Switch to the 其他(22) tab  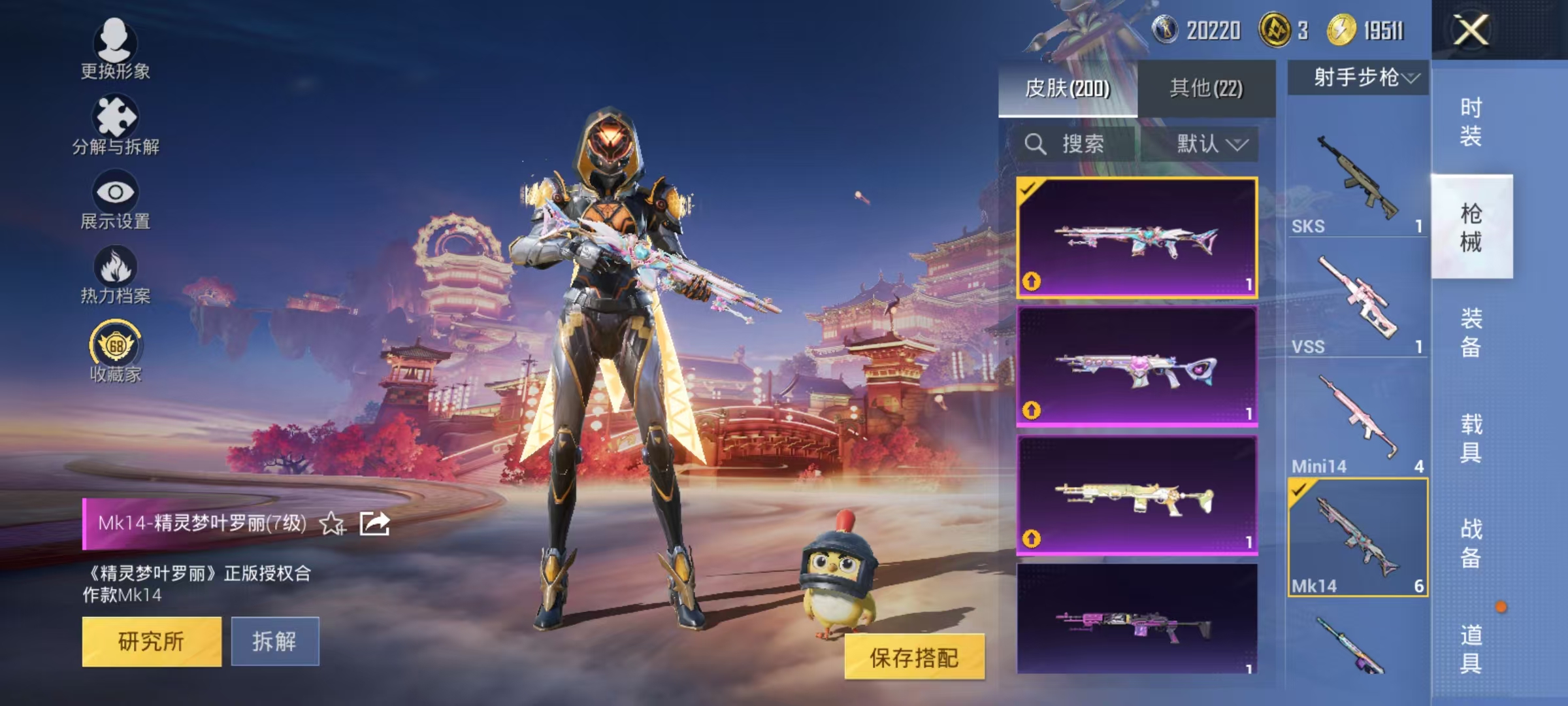[1209, 88]
